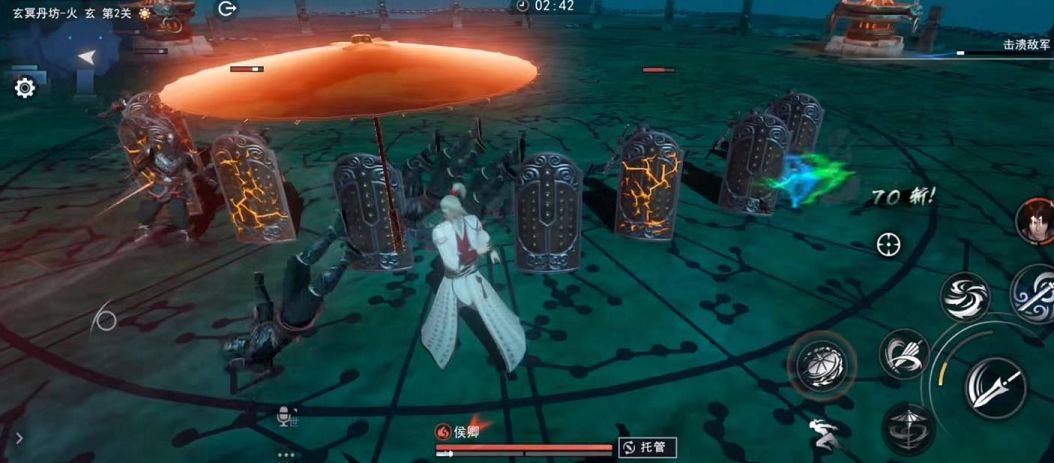
Task: Click the exit stage arrow icon
Action: [227, 9]
